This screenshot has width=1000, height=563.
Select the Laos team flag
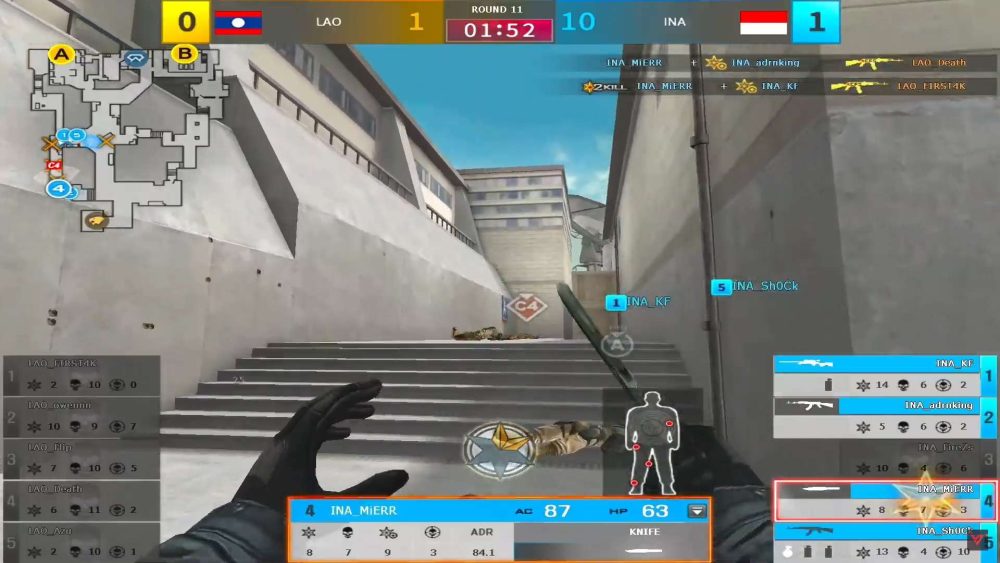tap(238, 22)
